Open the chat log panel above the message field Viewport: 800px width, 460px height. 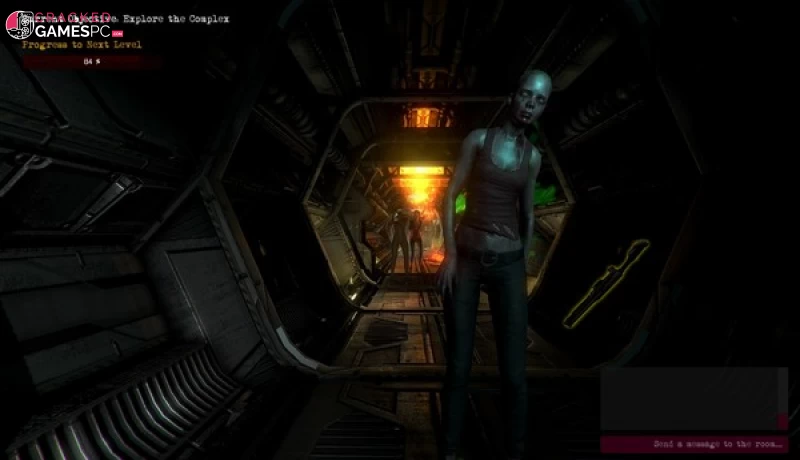694,399
